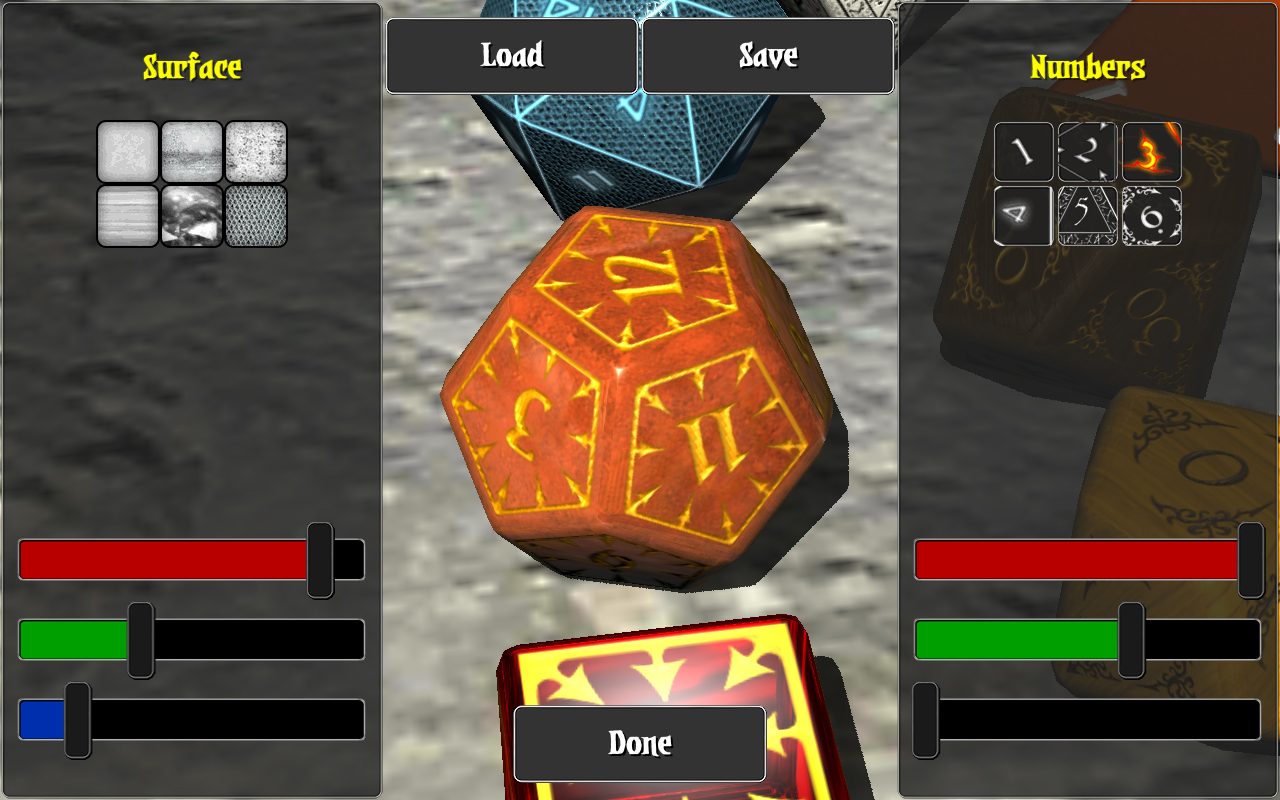Open the Load dialog
1280x800 pixels.
(511, 56)
